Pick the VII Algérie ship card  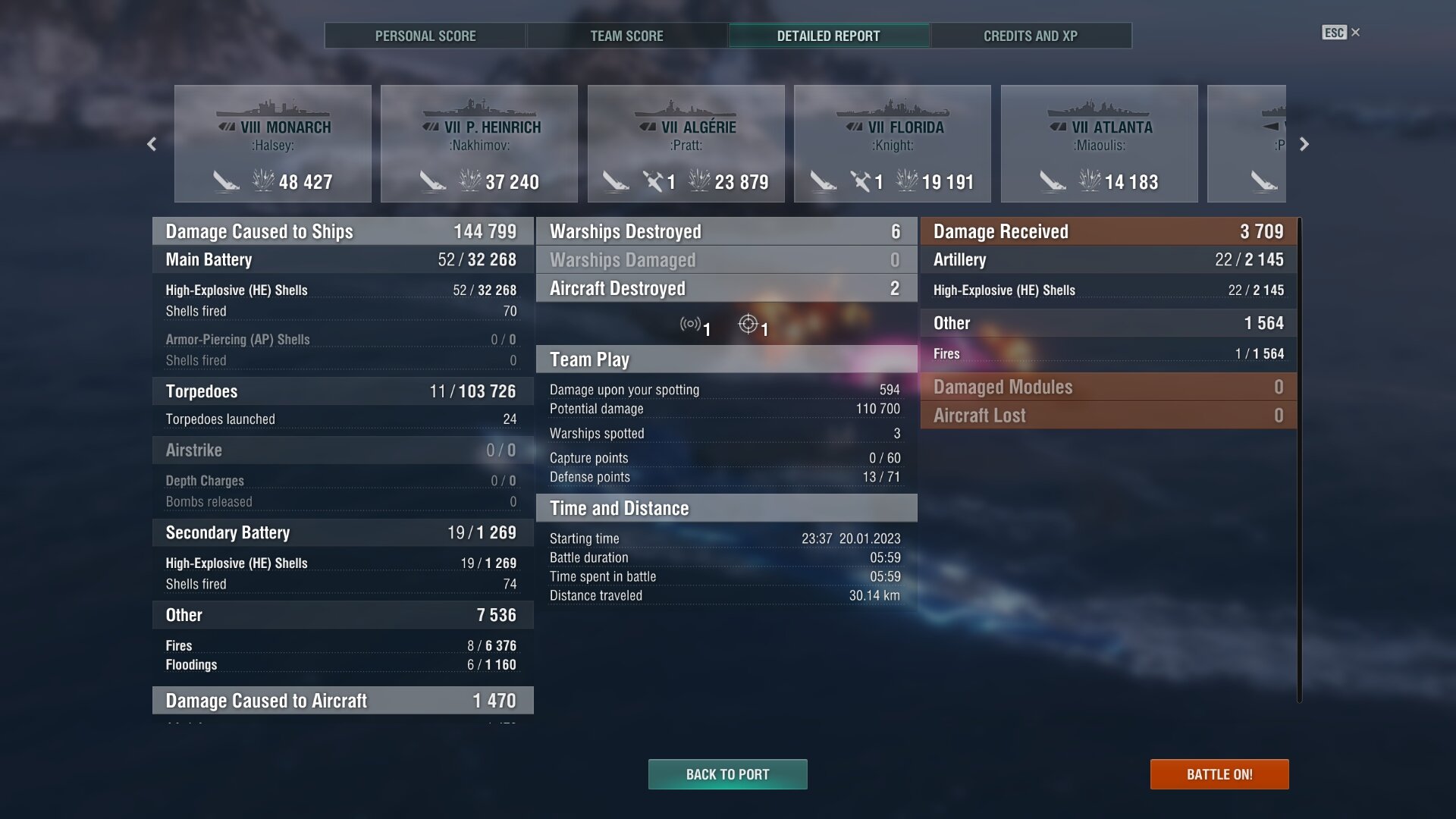(686, 144)
